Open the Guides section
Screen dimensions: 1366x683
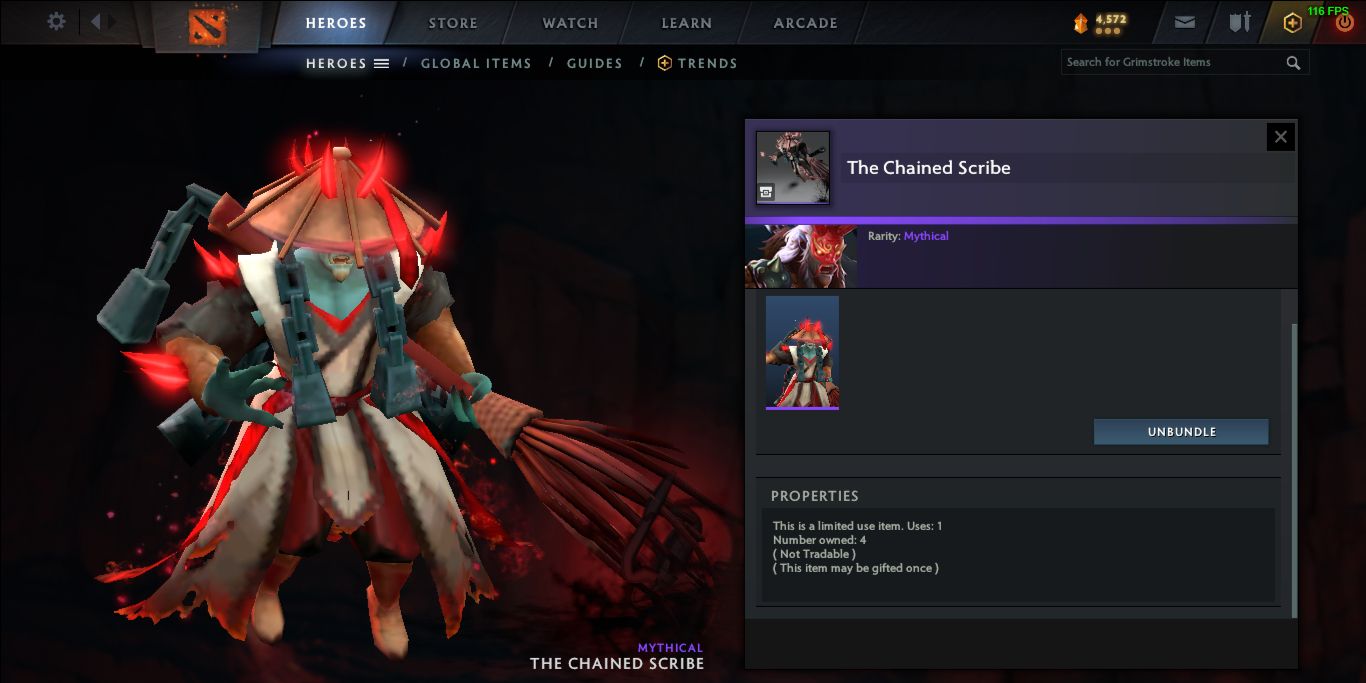tap(594, 63)
